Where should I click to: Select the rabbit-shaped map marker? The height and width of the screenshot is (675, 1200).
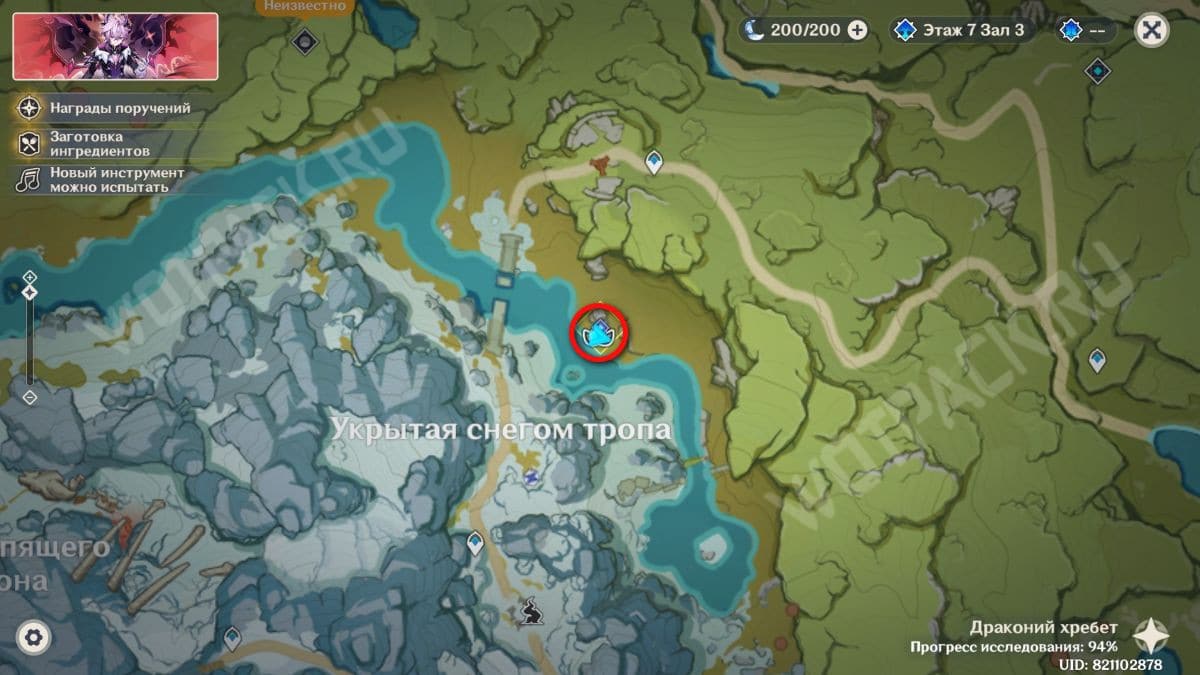click(x=529, y=607)
